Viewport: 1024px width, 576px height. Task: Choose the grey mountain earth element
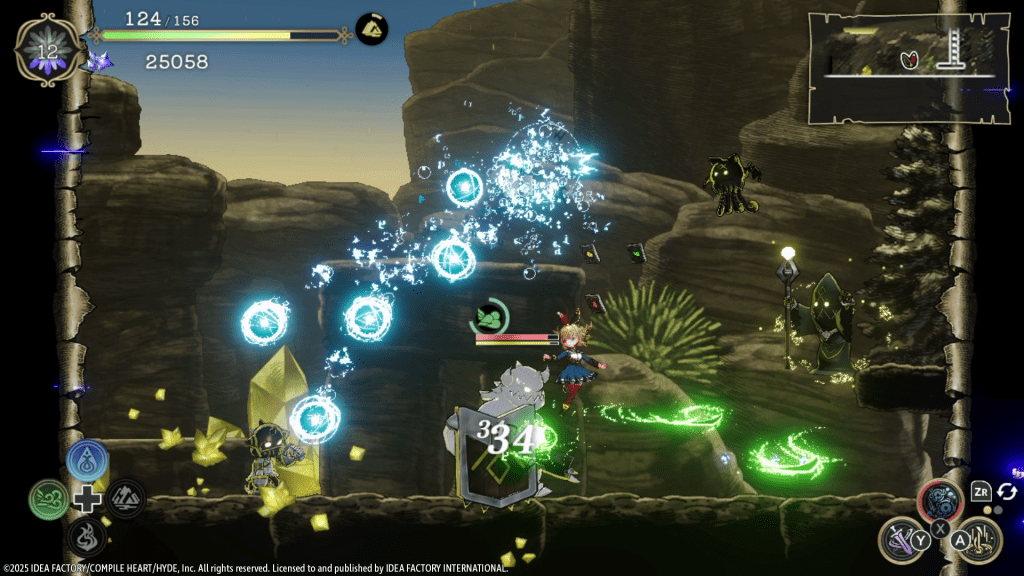126,498
